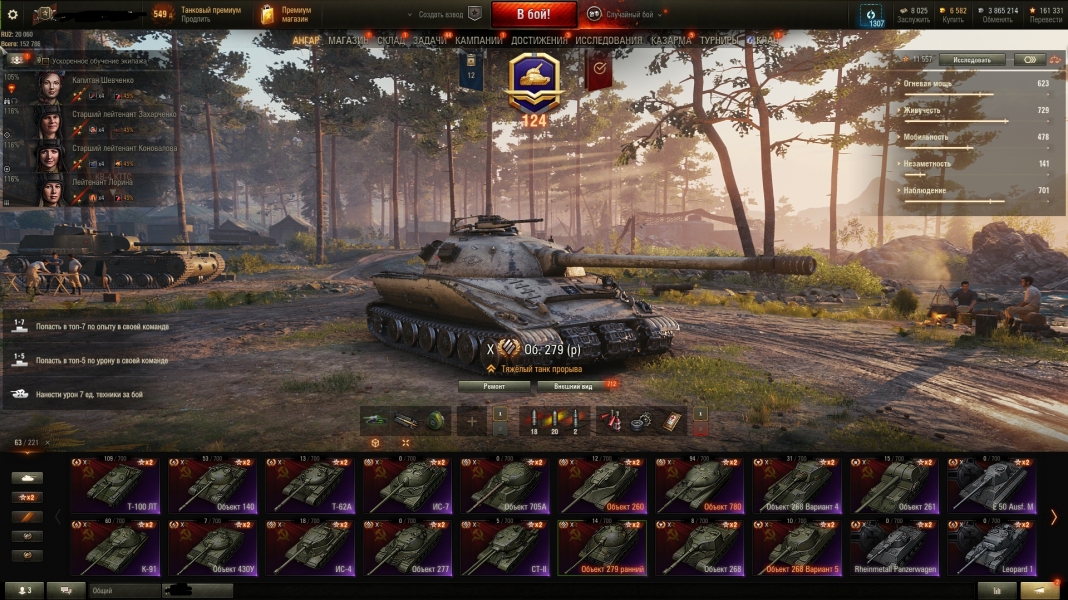The image size is (1068, 600).
Task: Click the empty plus equipment slot
Action: 472,421
